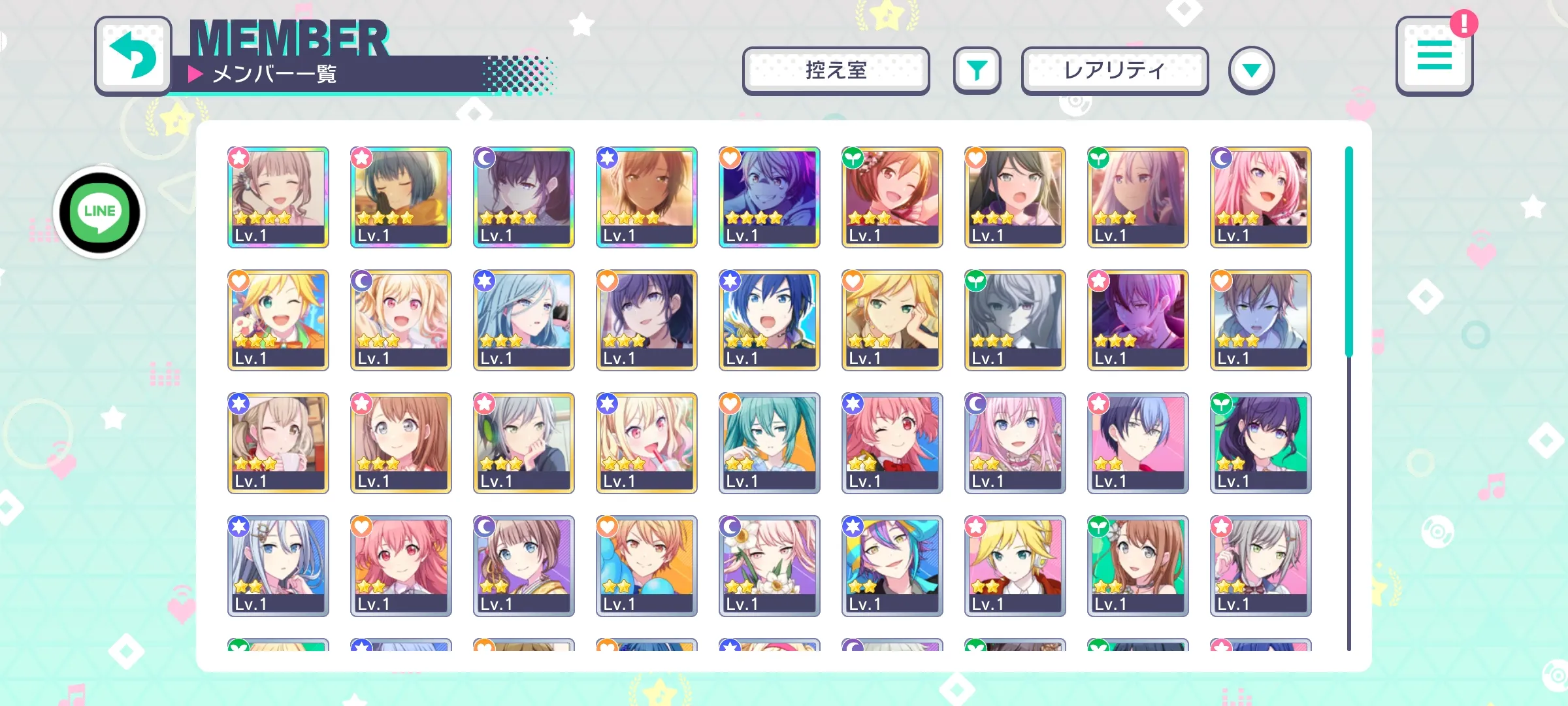Select the three-star blue-haired boy card
The width and height of the screenshot is (1568, 706).
770,320
